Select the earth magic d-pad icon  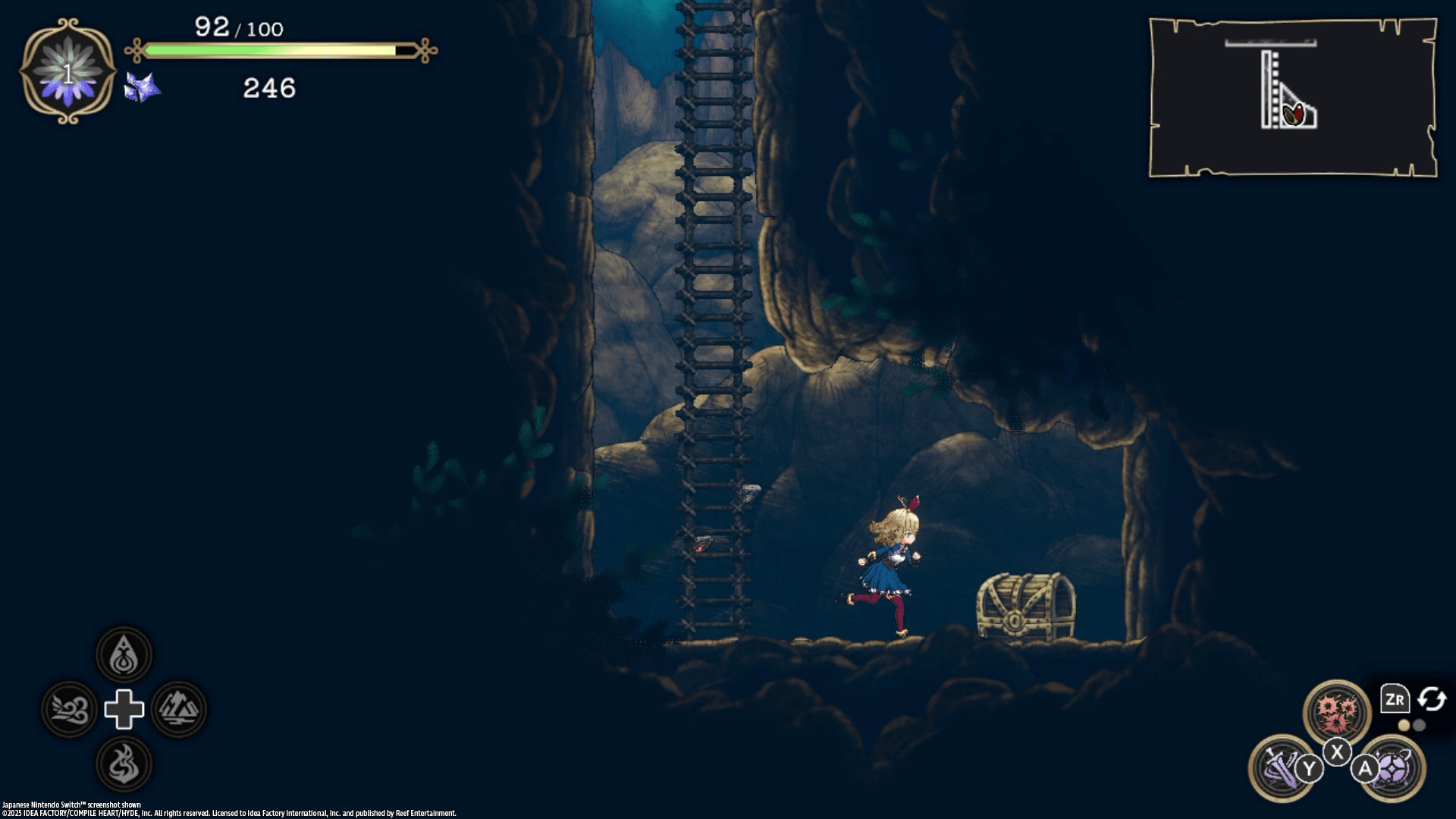[180, 711]
